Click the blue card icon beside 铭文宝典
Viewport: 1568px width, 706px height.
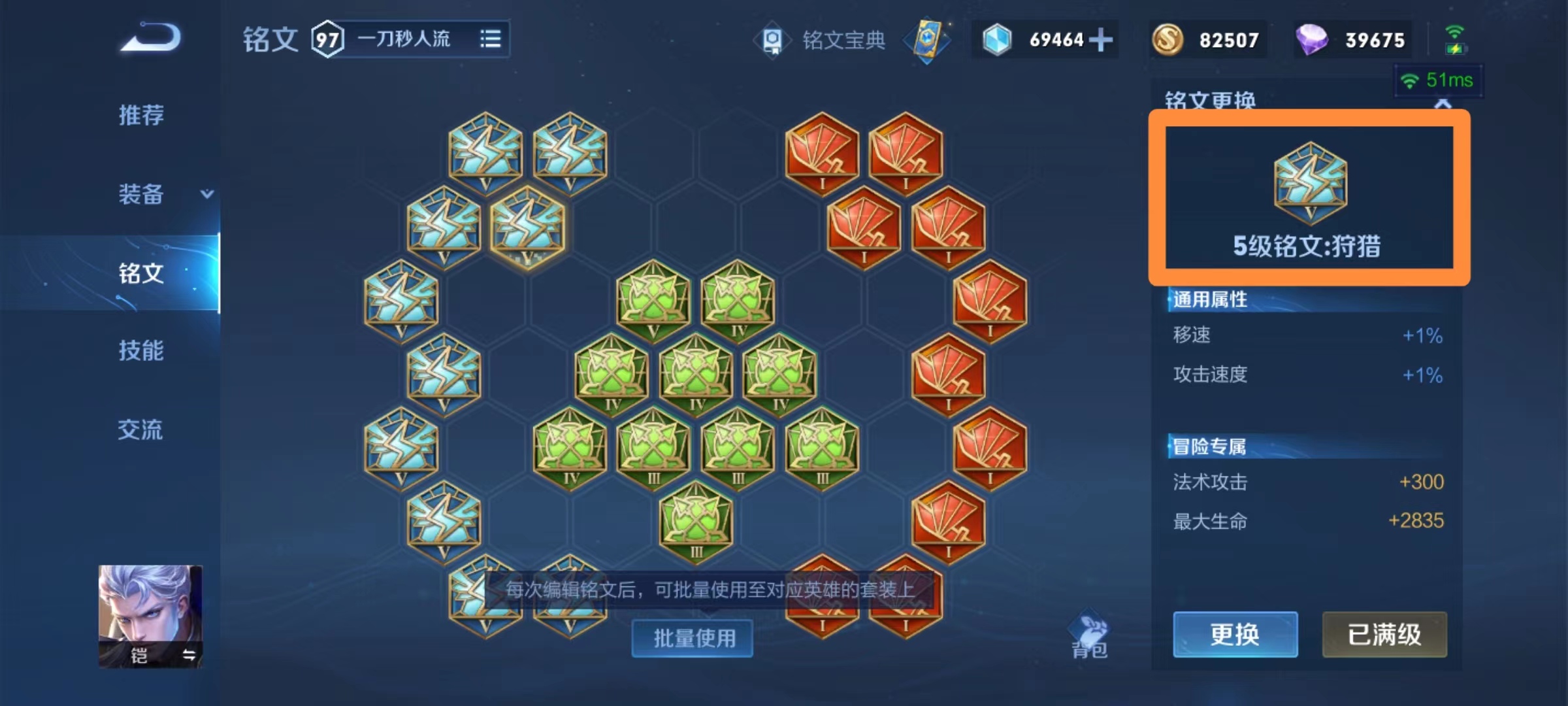(928, 41)
